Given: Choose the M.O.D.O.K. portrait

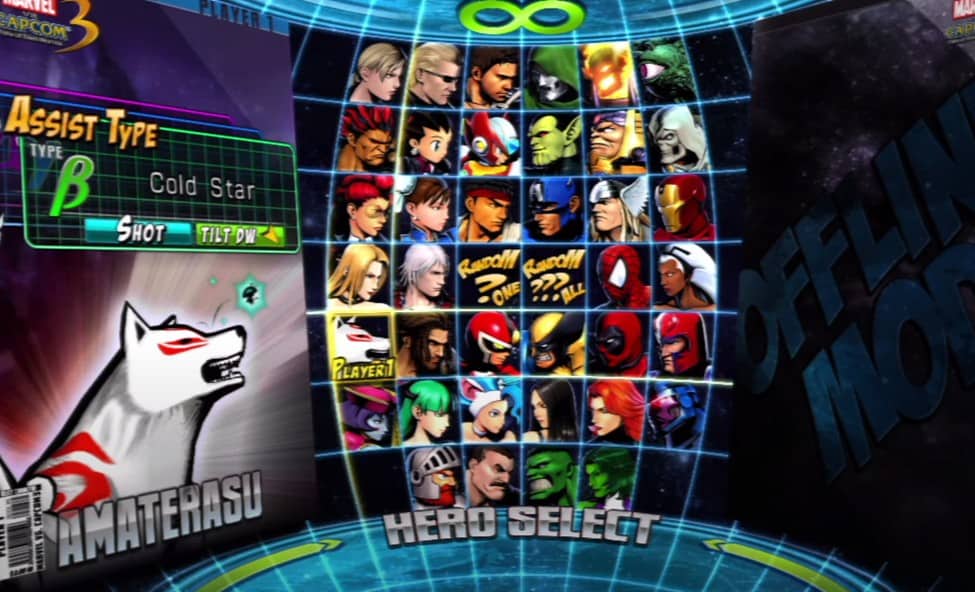Looking at the screenshot, I should 615,141.
